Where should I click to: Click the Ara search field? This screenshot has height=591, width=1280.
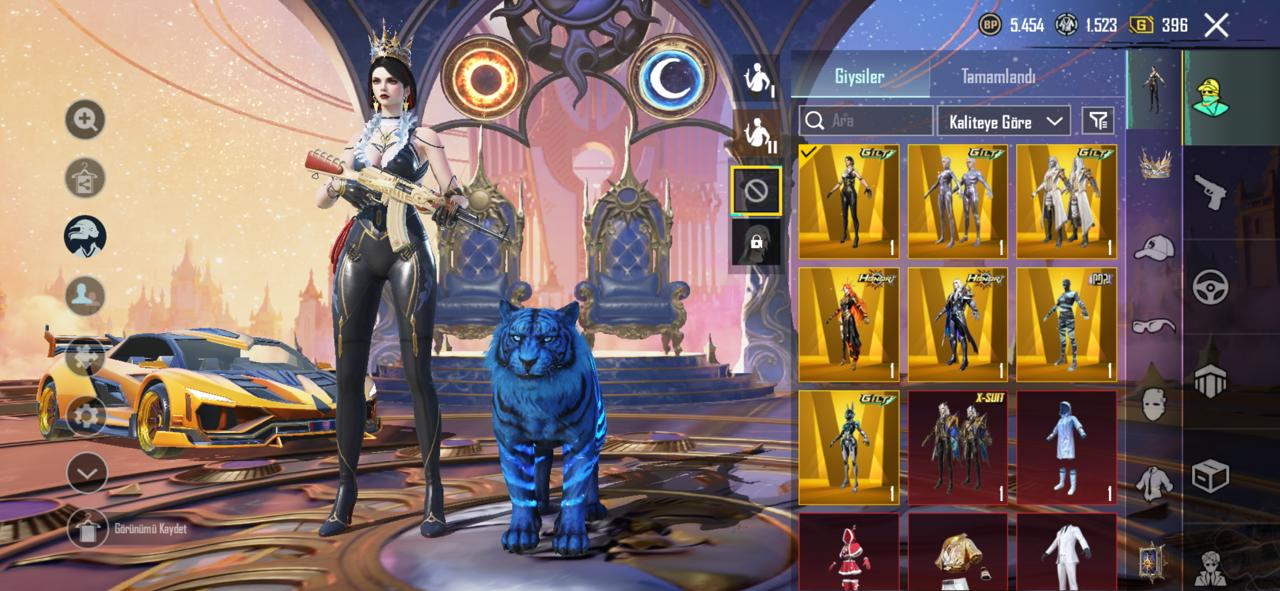pos(866,121)
